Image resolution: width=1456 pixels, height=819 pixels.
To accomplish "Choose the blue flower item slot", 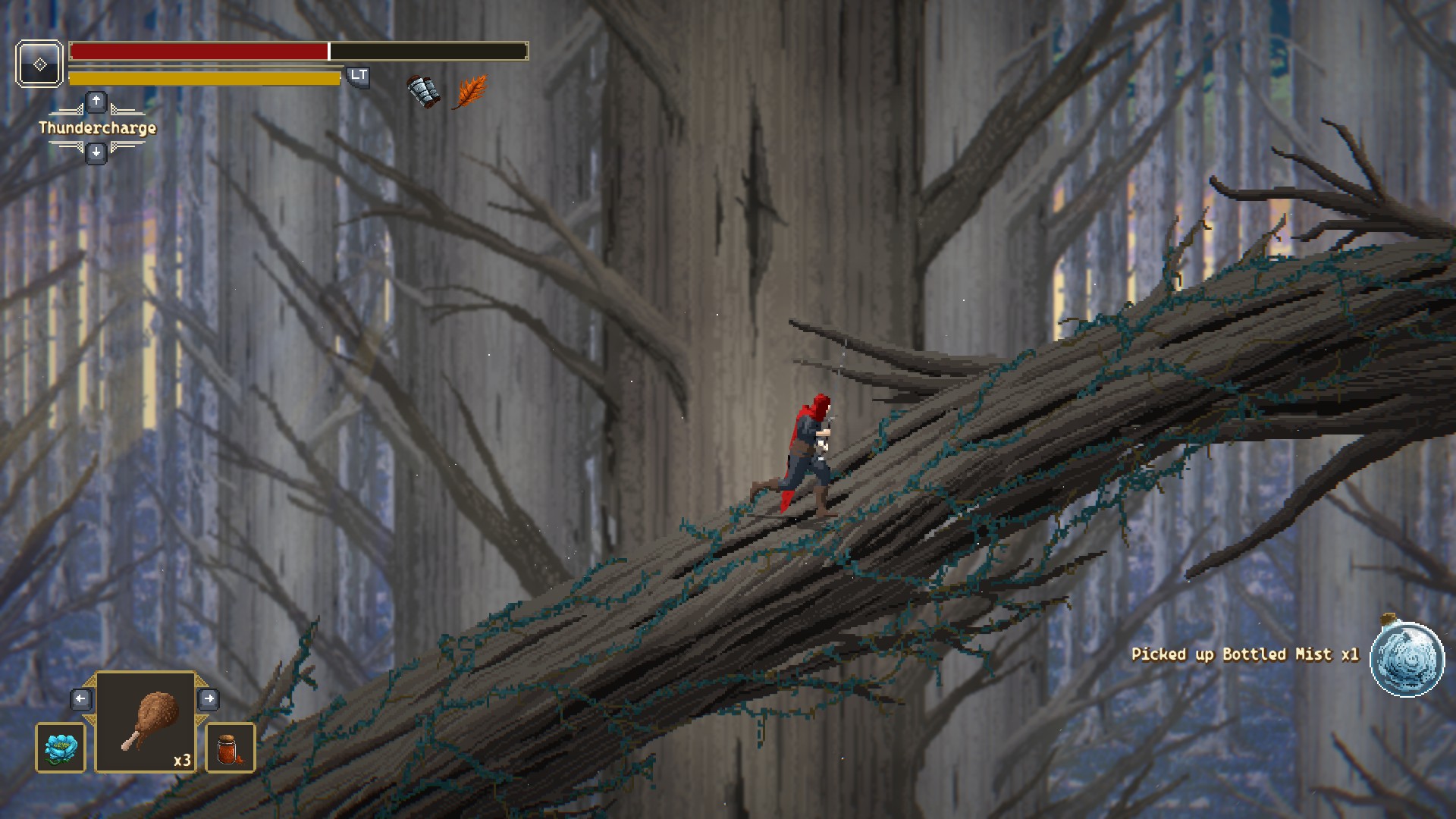I will (61, 748).
